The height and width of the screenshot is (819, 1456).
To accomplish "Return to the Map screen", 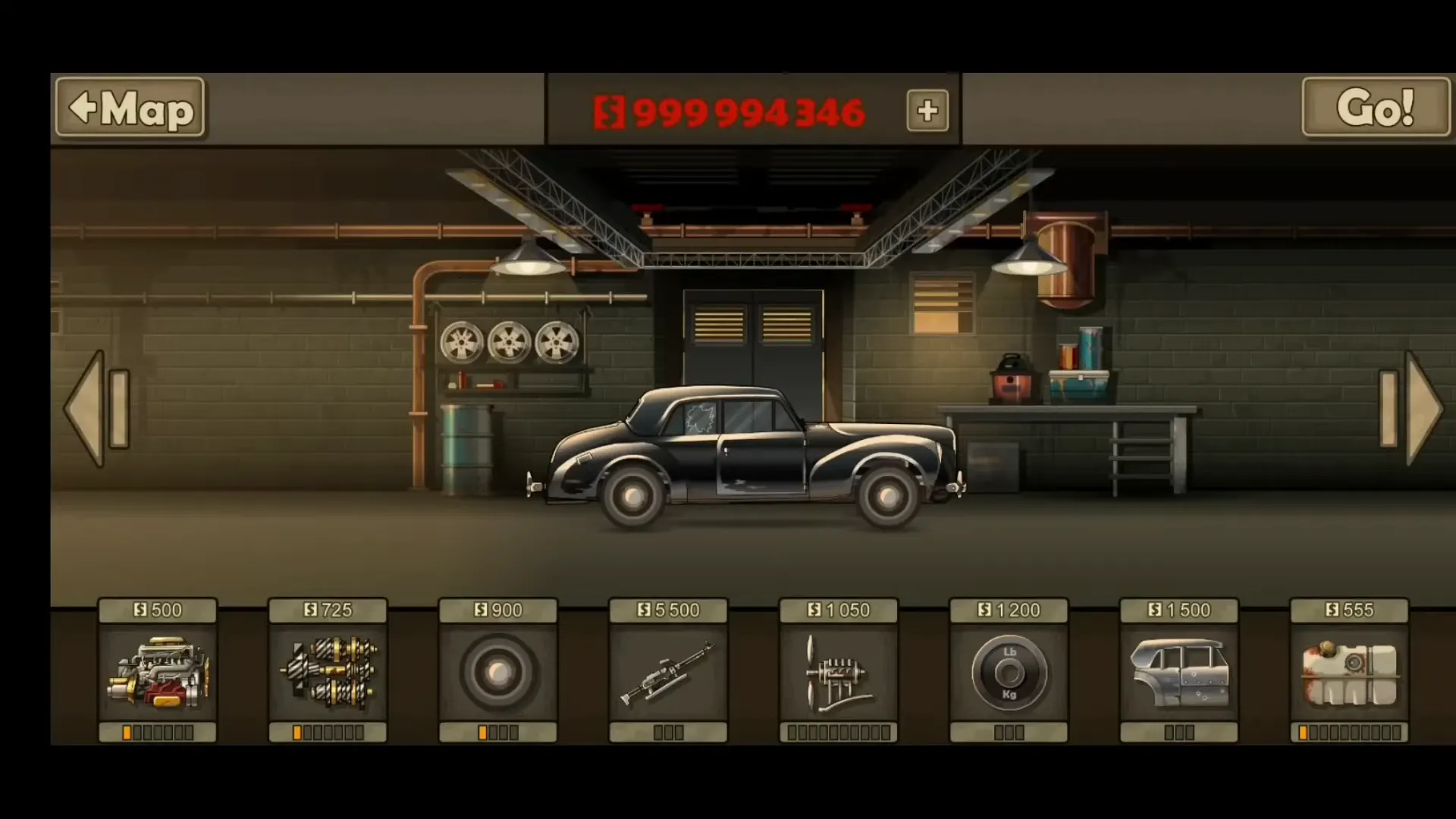I will (129, 108).
